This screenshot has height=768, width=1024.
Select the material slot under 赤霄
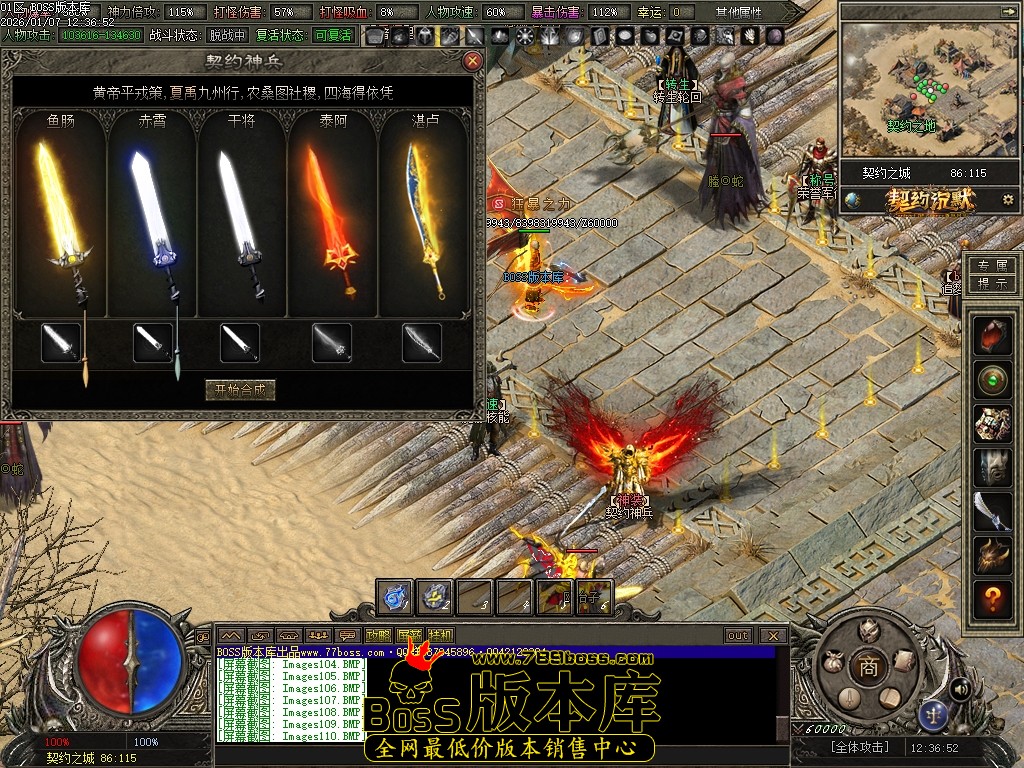coord(152,343)
